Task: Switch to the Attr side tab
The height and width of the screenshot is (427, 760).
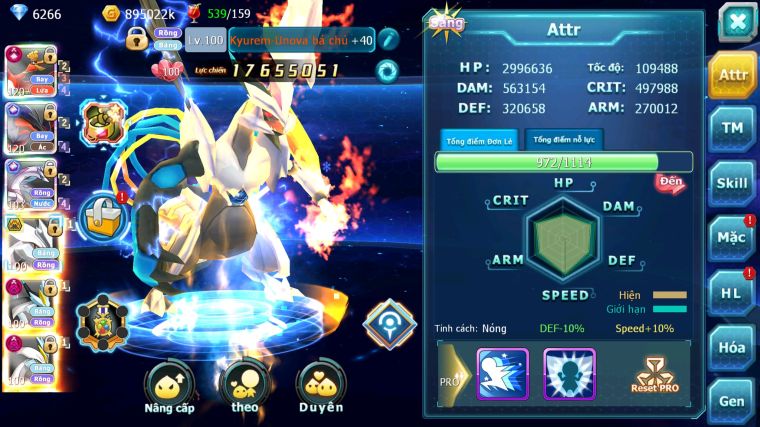Action: 732,75
